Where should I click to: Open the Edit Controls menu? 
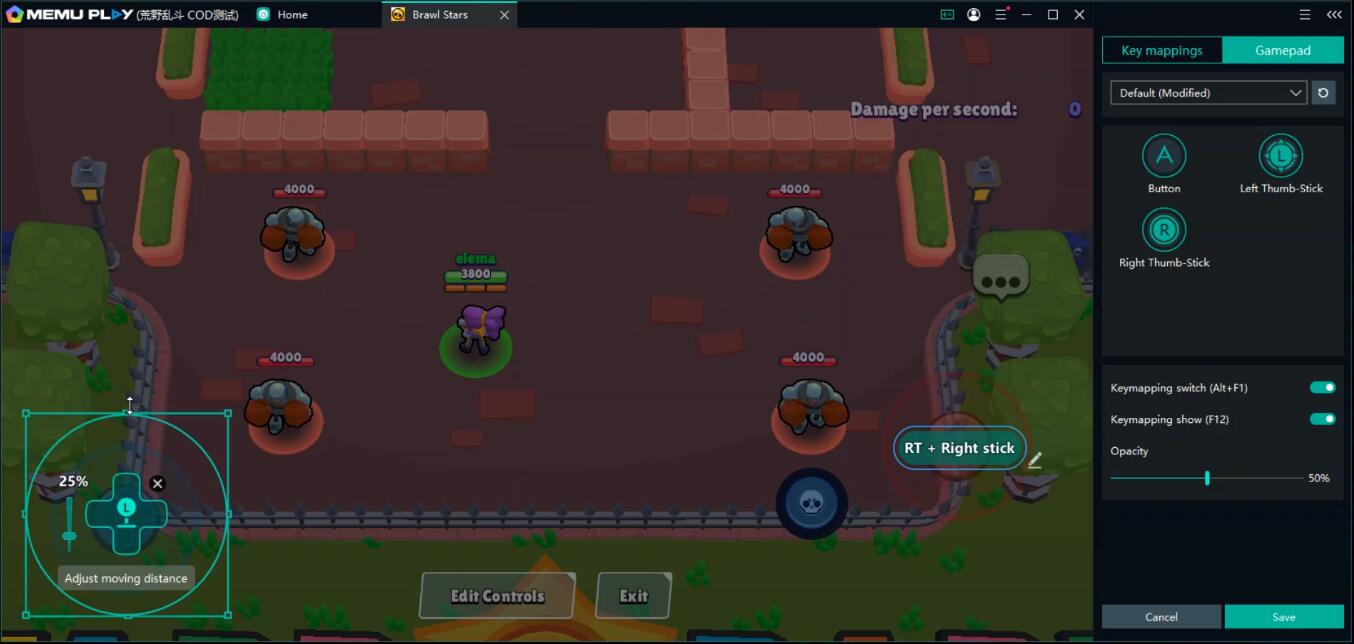click(497, 596)
